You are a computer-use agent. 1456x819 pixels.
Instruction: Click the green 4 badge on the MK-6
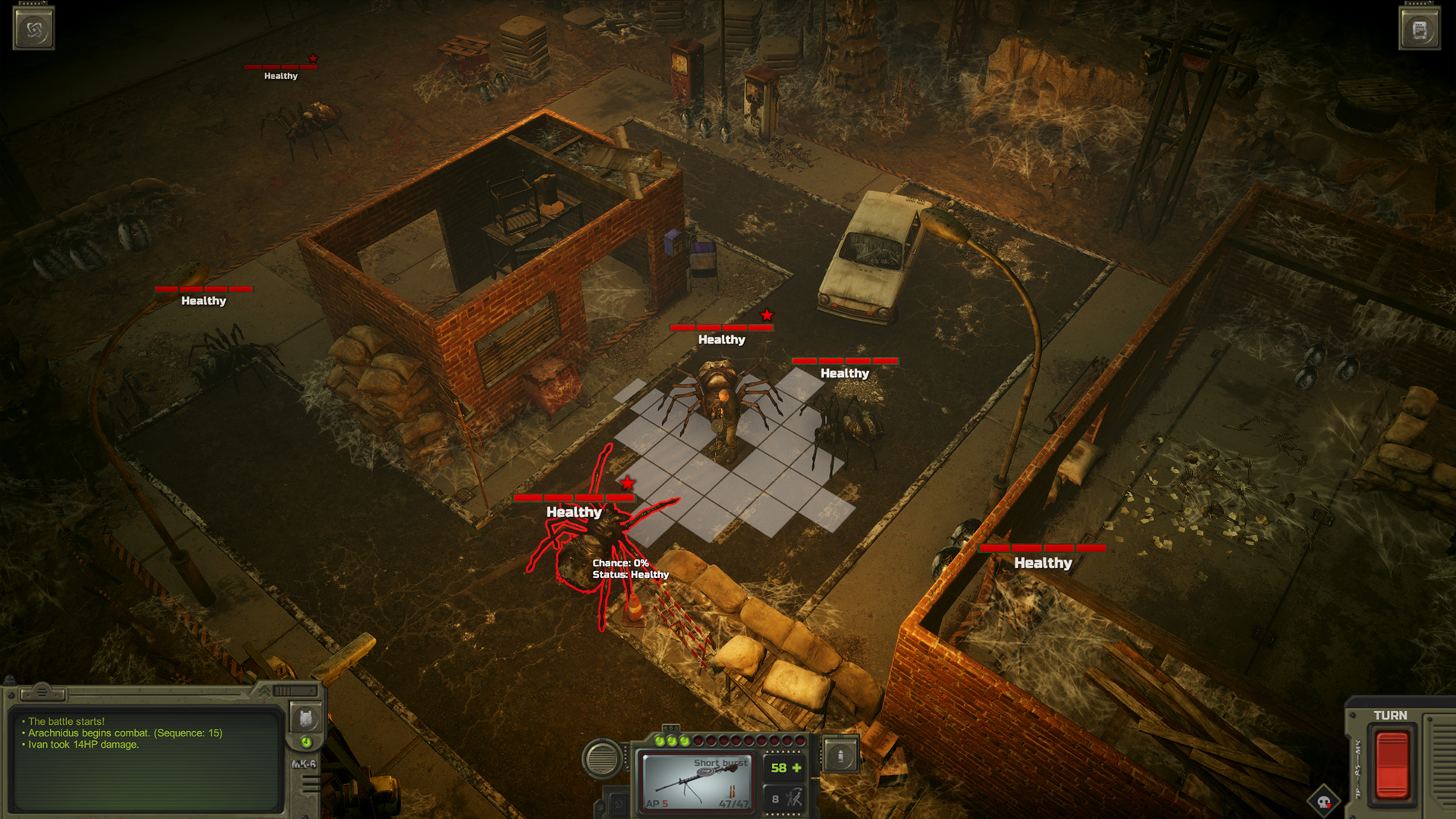(306, 742)
